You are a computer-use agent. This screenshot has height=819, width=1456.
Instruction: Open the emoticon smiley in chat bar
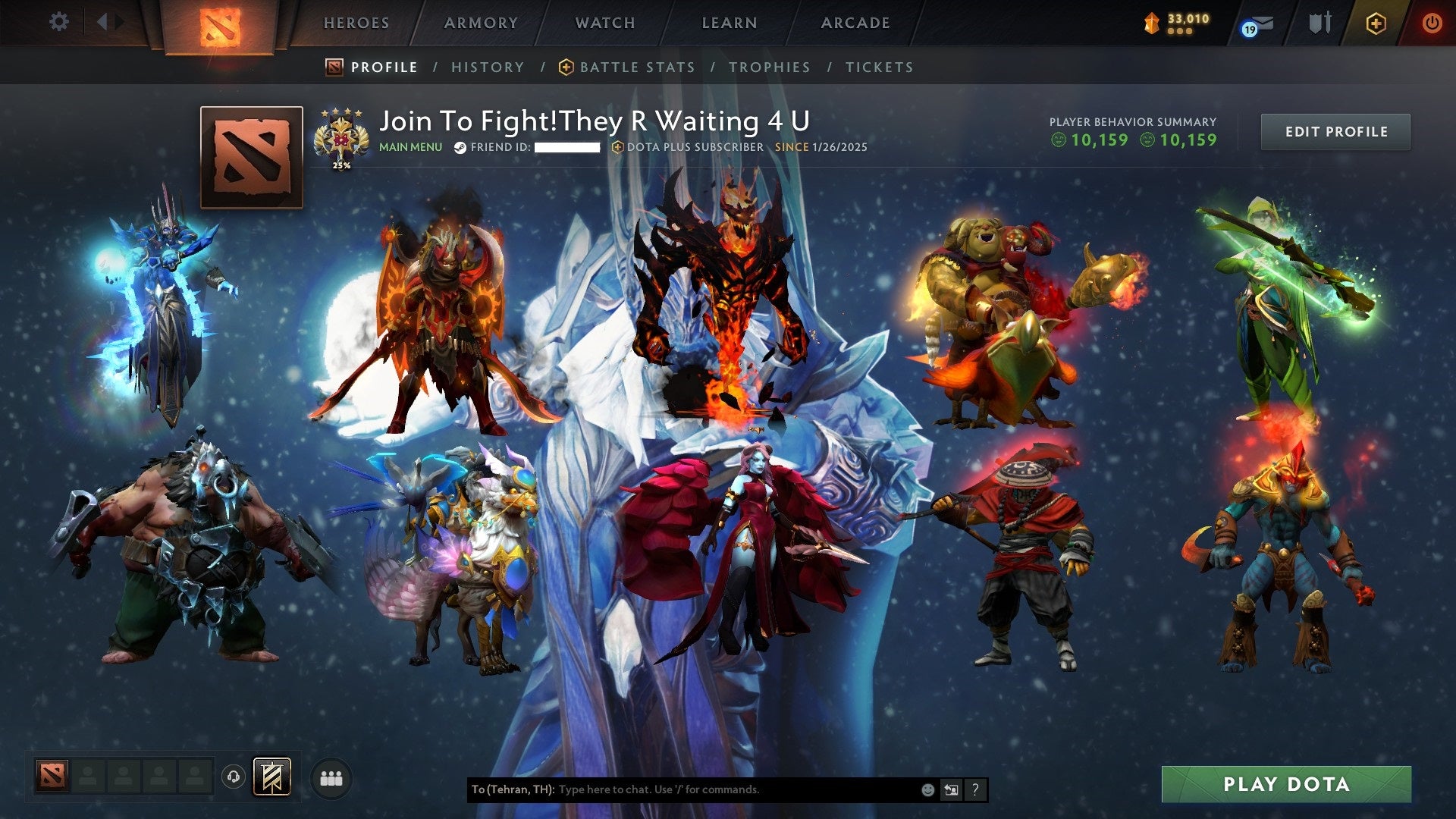927,789
